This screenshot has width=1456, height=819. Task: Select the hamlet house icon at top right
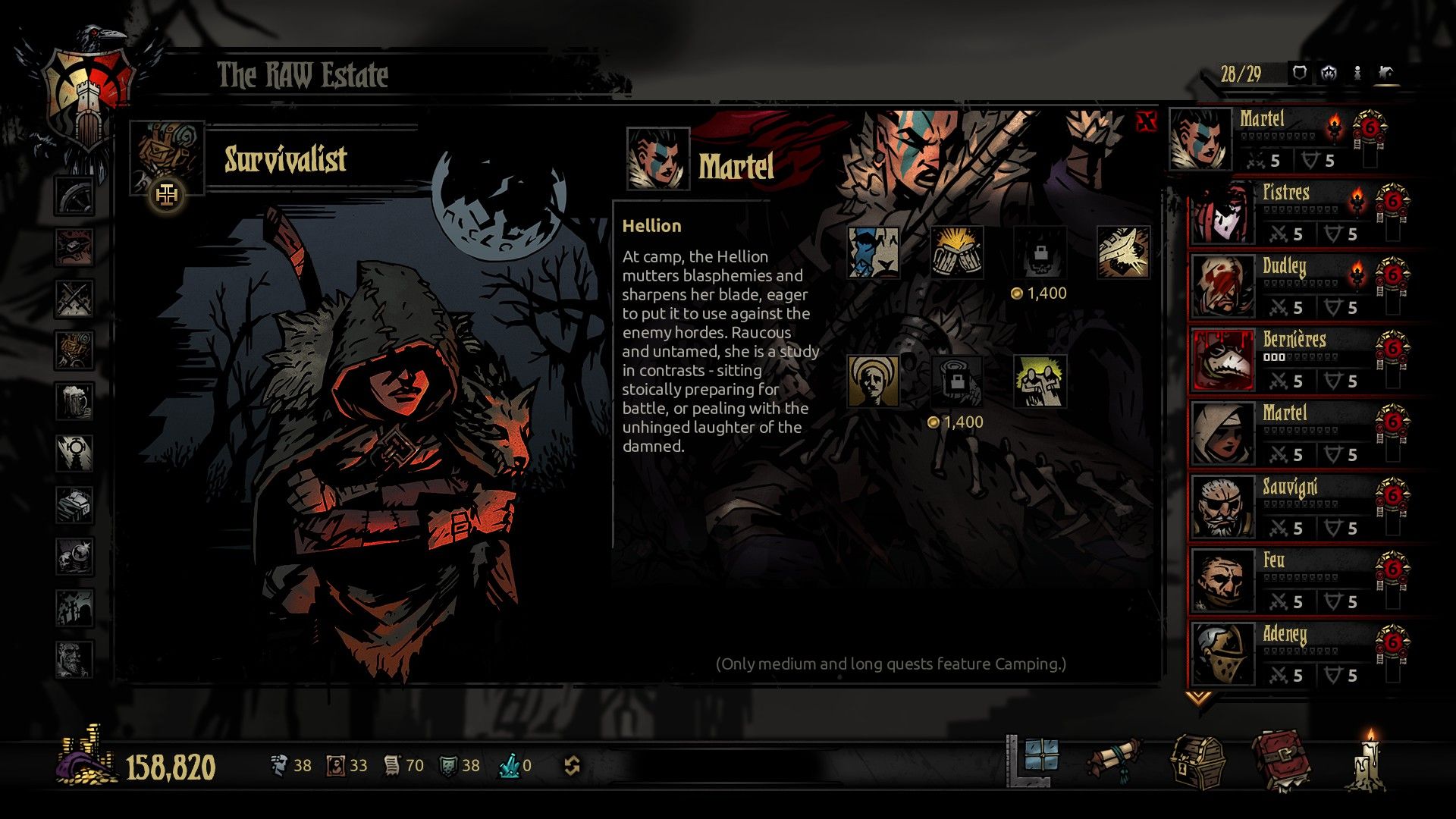point(1386,74)
